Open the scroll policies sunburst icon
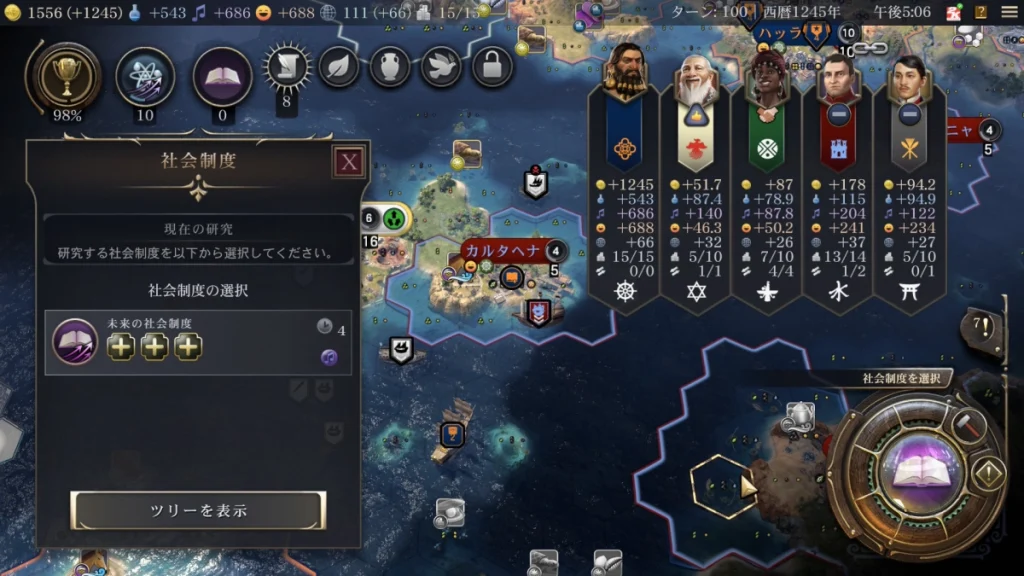The height and width of the screenshot is (576, 1024). (x=287, y=67)
